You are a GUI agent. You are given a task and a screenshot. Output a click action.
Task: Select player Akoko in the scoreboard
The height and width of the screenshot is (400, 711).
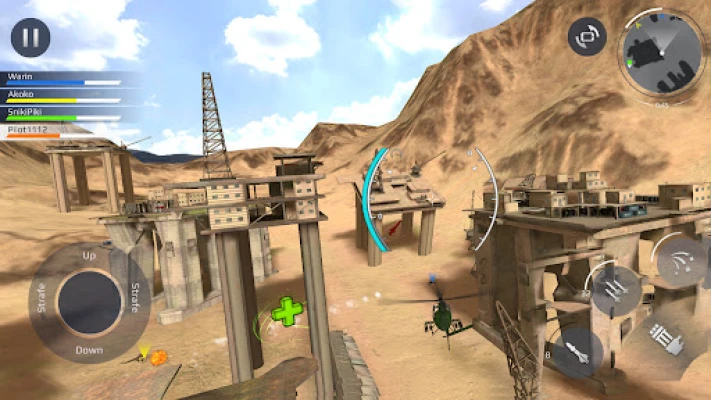pos(60,95)
